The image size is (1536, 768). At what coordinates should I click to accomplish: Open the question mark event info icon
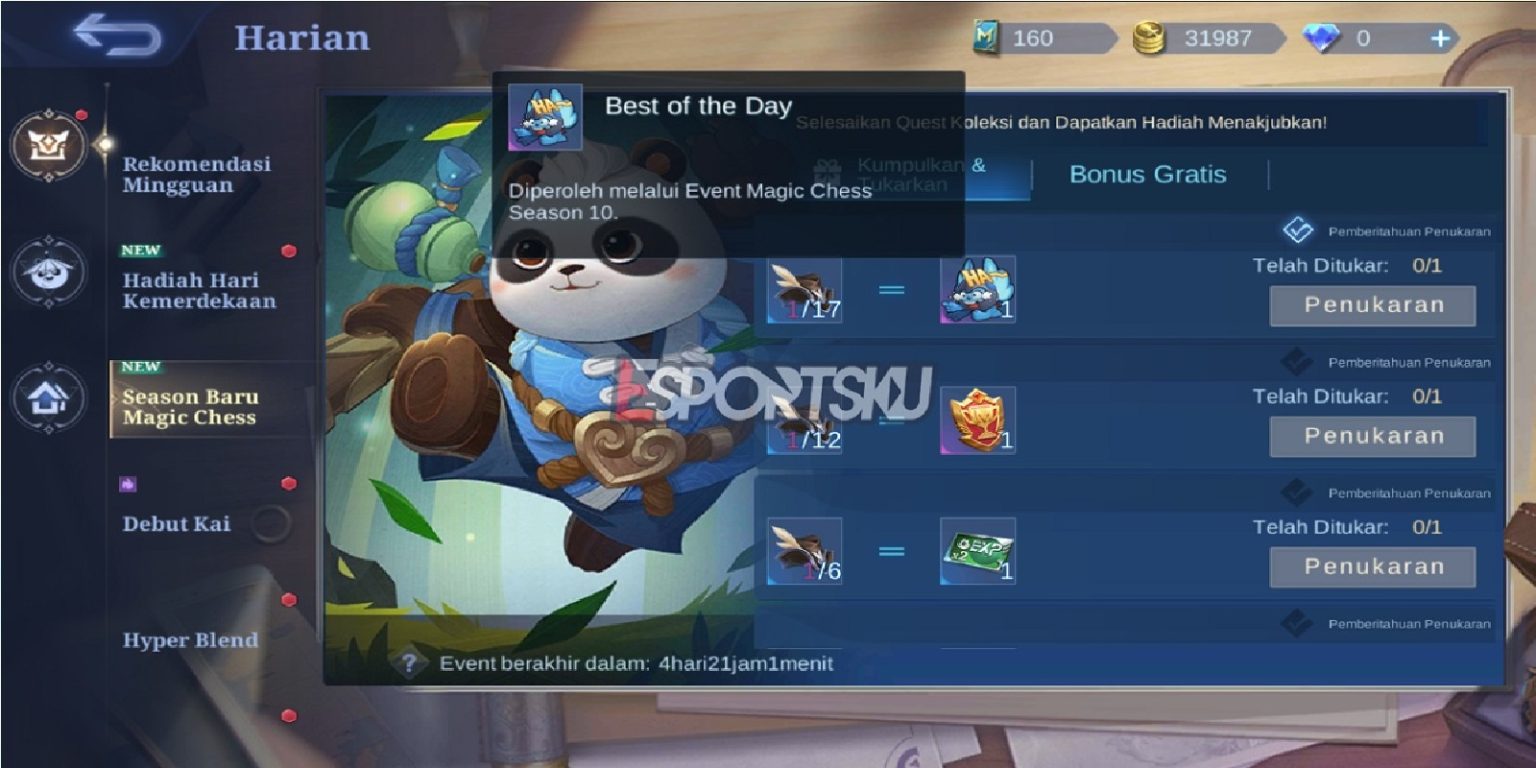click(x=407, y=661)
